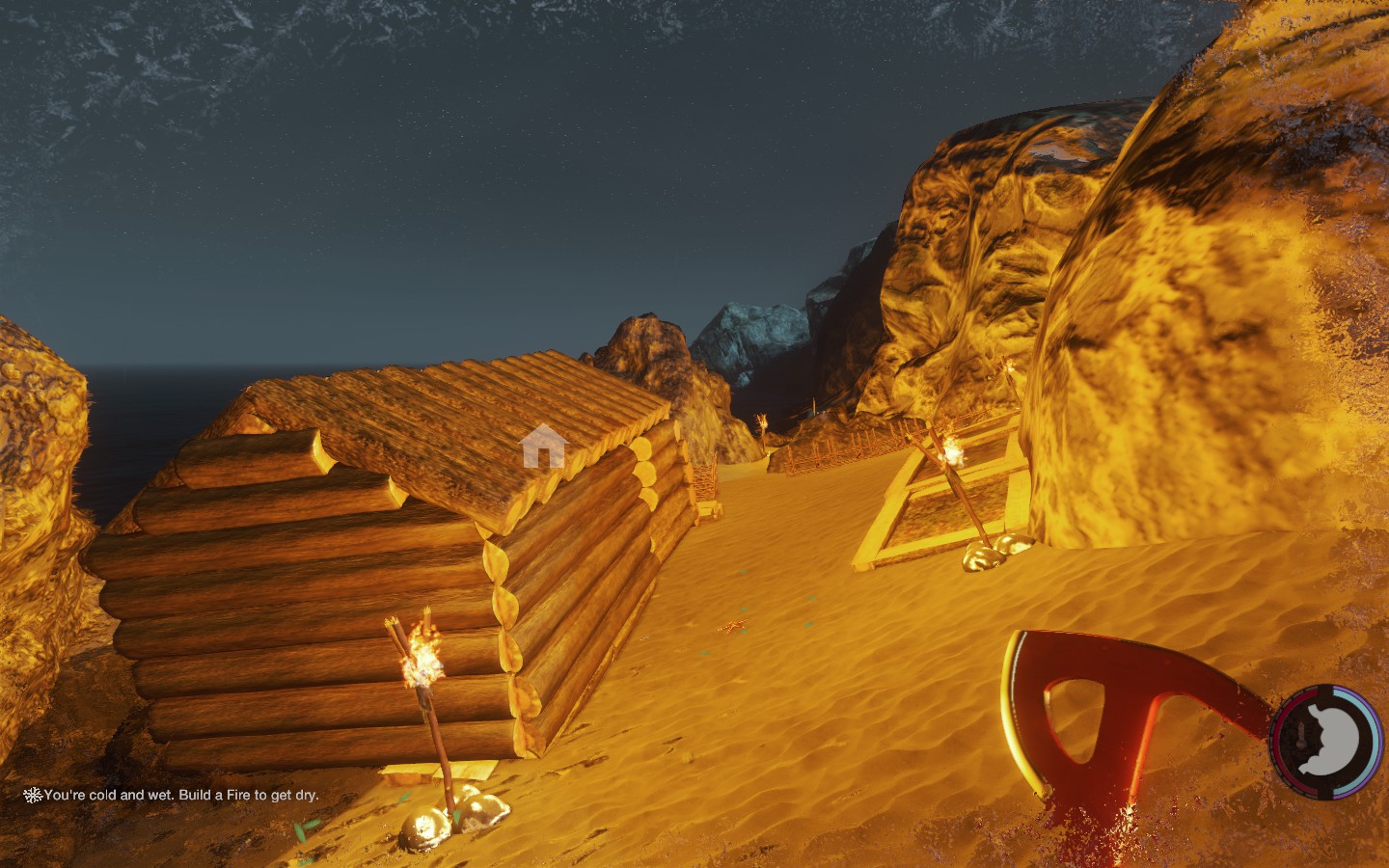The width and height of the screenshot is (1389, 868).
Task: Click the home shelter marker icon
Action: (x=542, y=446)
